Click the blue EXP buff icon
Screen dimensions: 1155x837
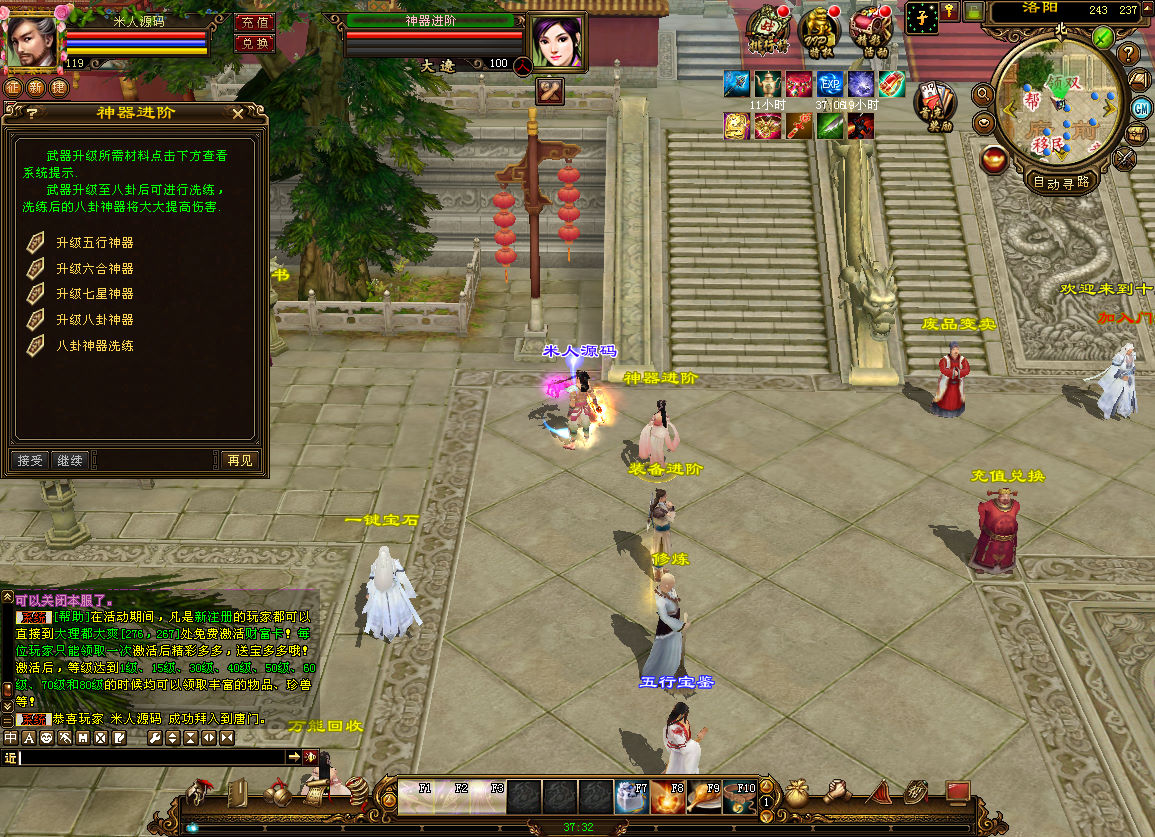830,85
